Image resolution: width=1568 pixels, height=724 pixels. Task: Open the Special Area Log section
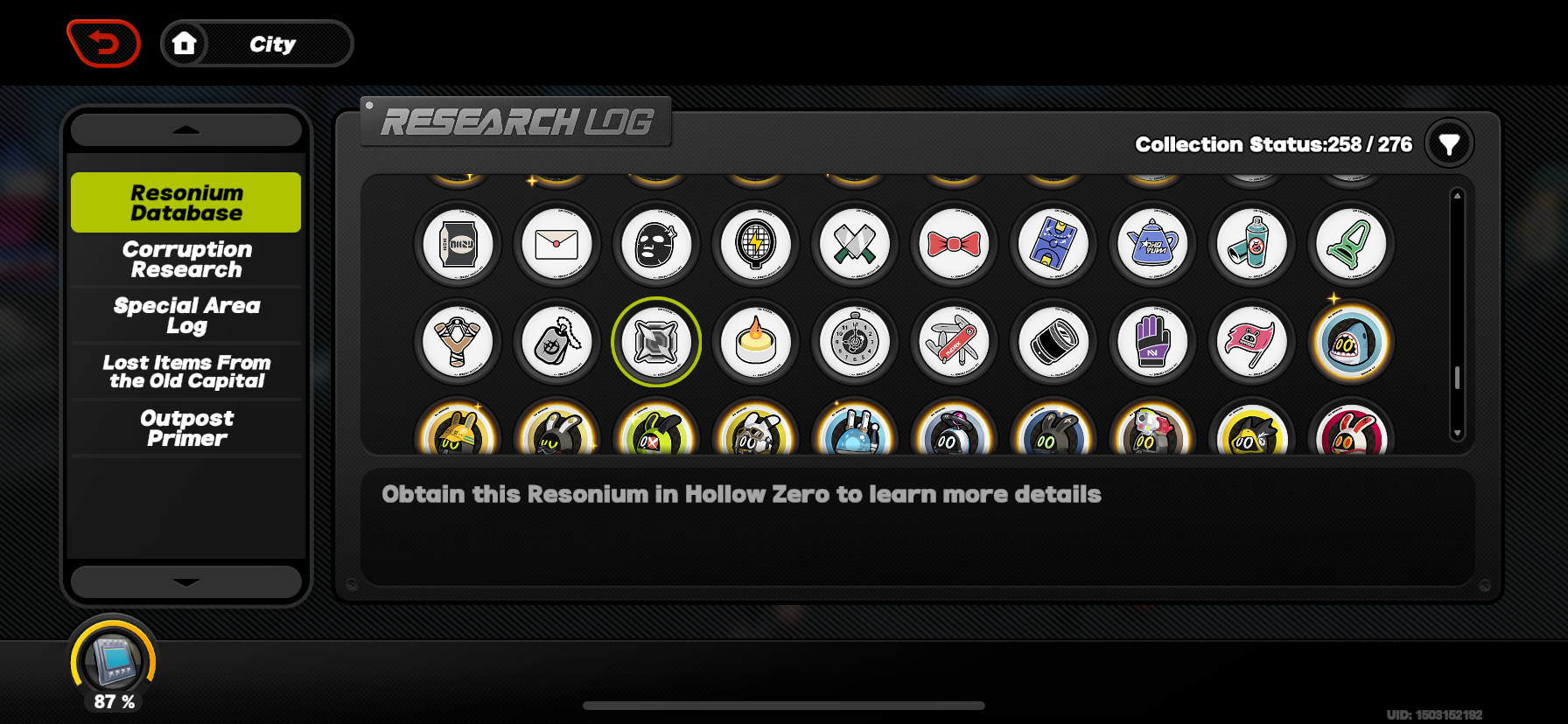pyautogui.click(x=185, y=316)
